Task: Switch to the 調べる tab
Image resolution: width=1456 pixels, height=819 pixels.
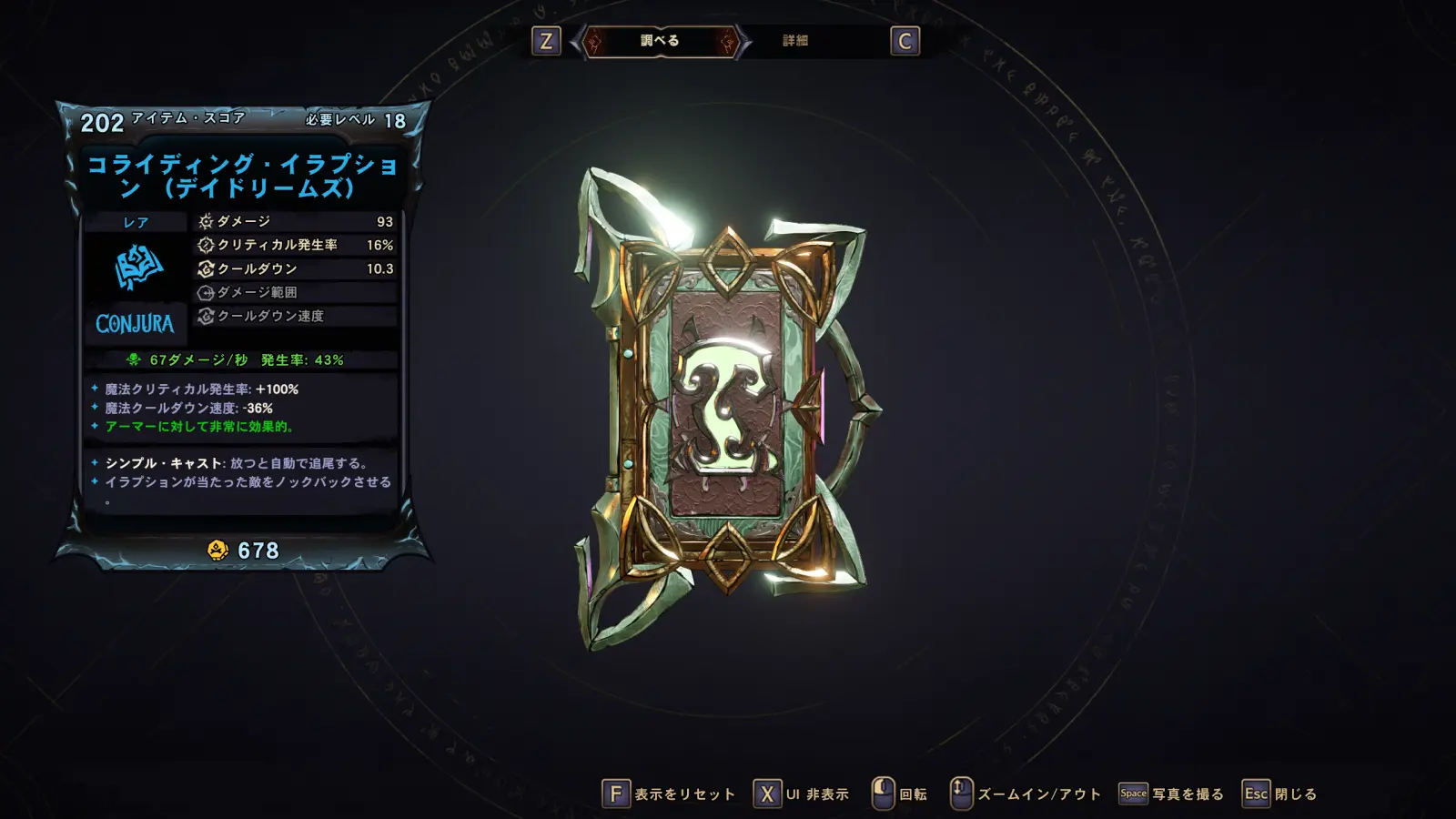Action: tap(660, 41)
